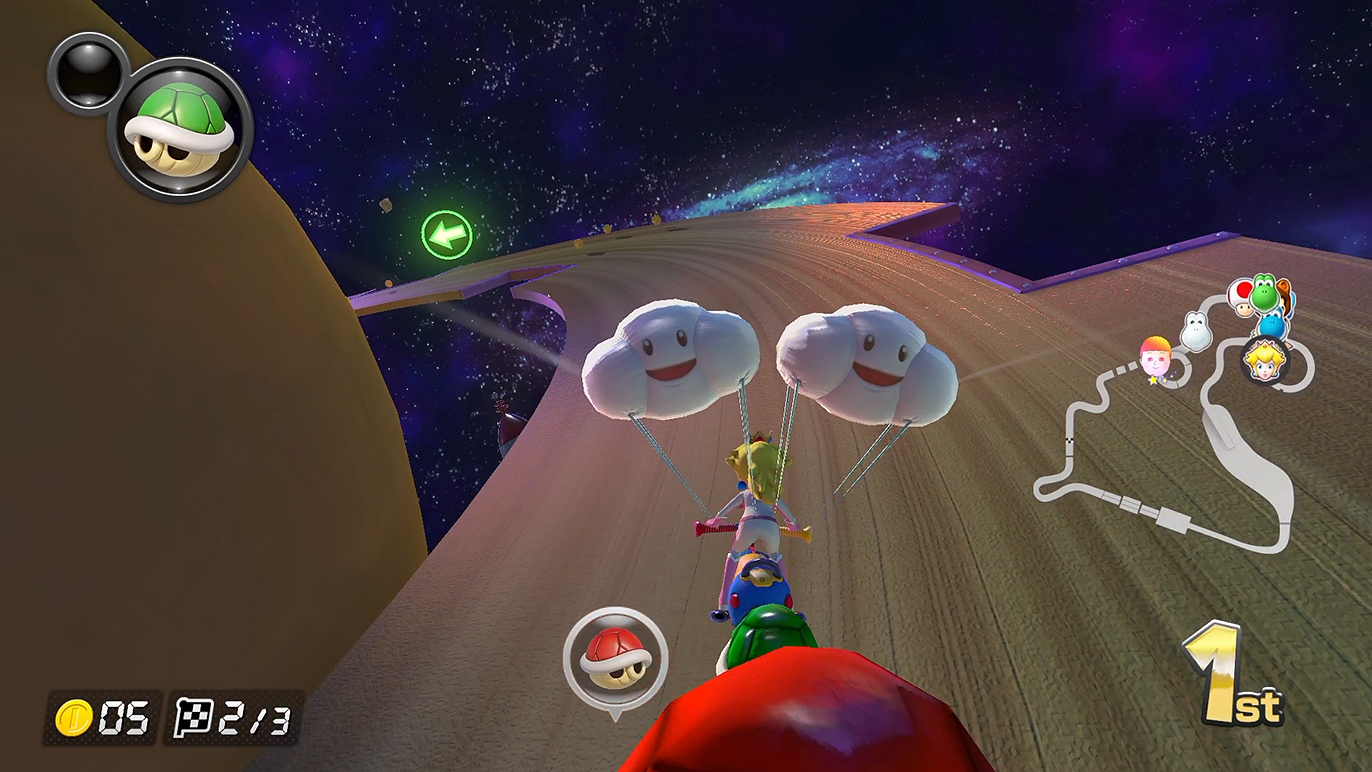The width and height of the screenshot is (1372, 772).
Task: Select the green shell item slot
Action: coord(180,130)
